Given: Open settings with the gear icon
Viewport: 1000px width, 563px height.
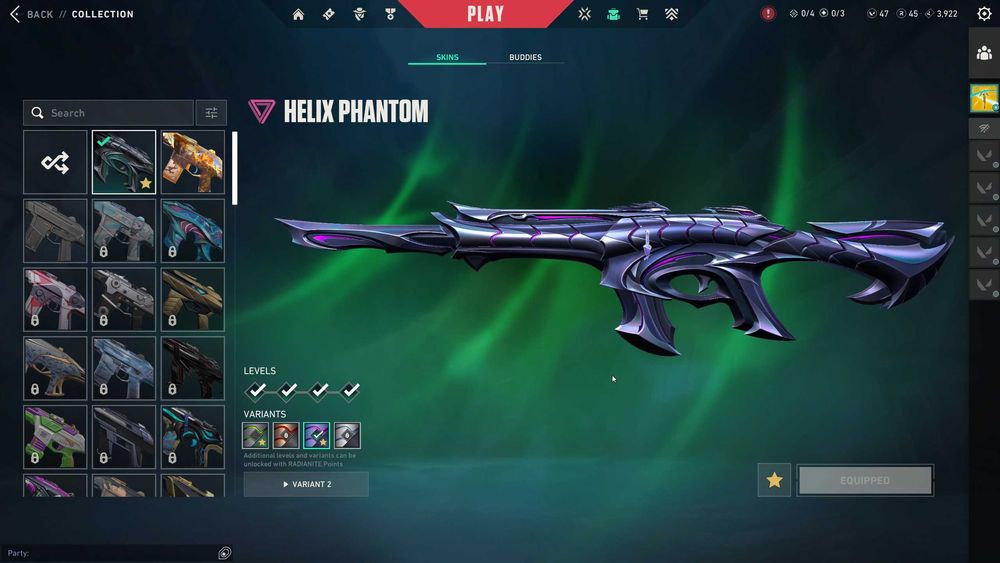Looking at the screenshot, I should click(x=984, y=14).
